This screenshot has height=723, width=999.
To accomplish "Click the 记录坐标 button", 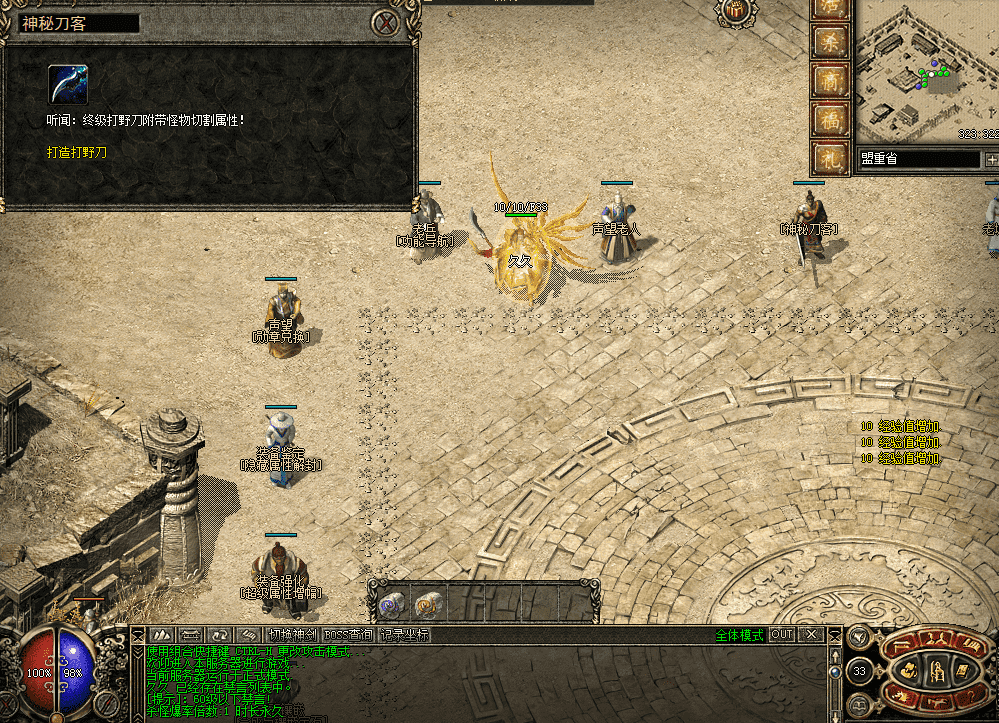I will tap(404, 635).
